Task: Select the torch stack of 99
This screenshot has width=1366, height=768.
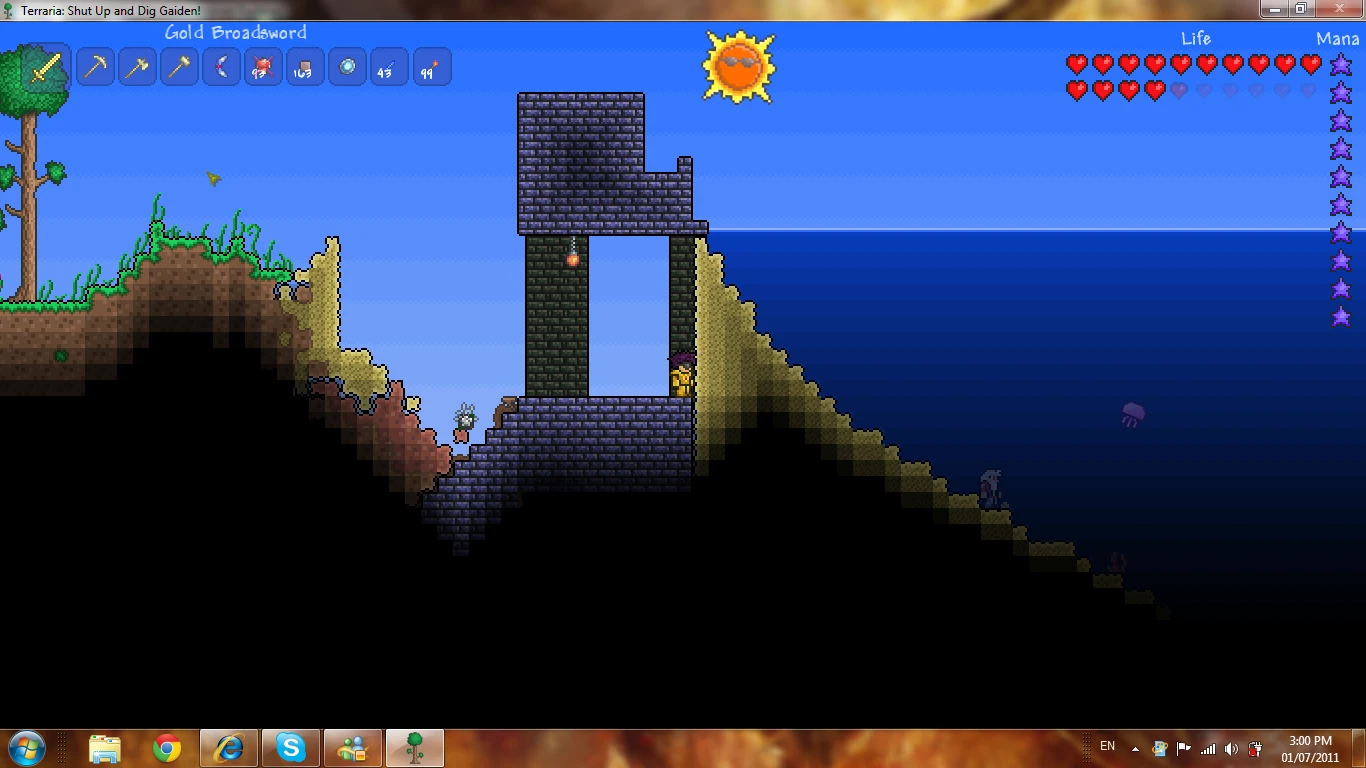Action: [x=431, y=66]
